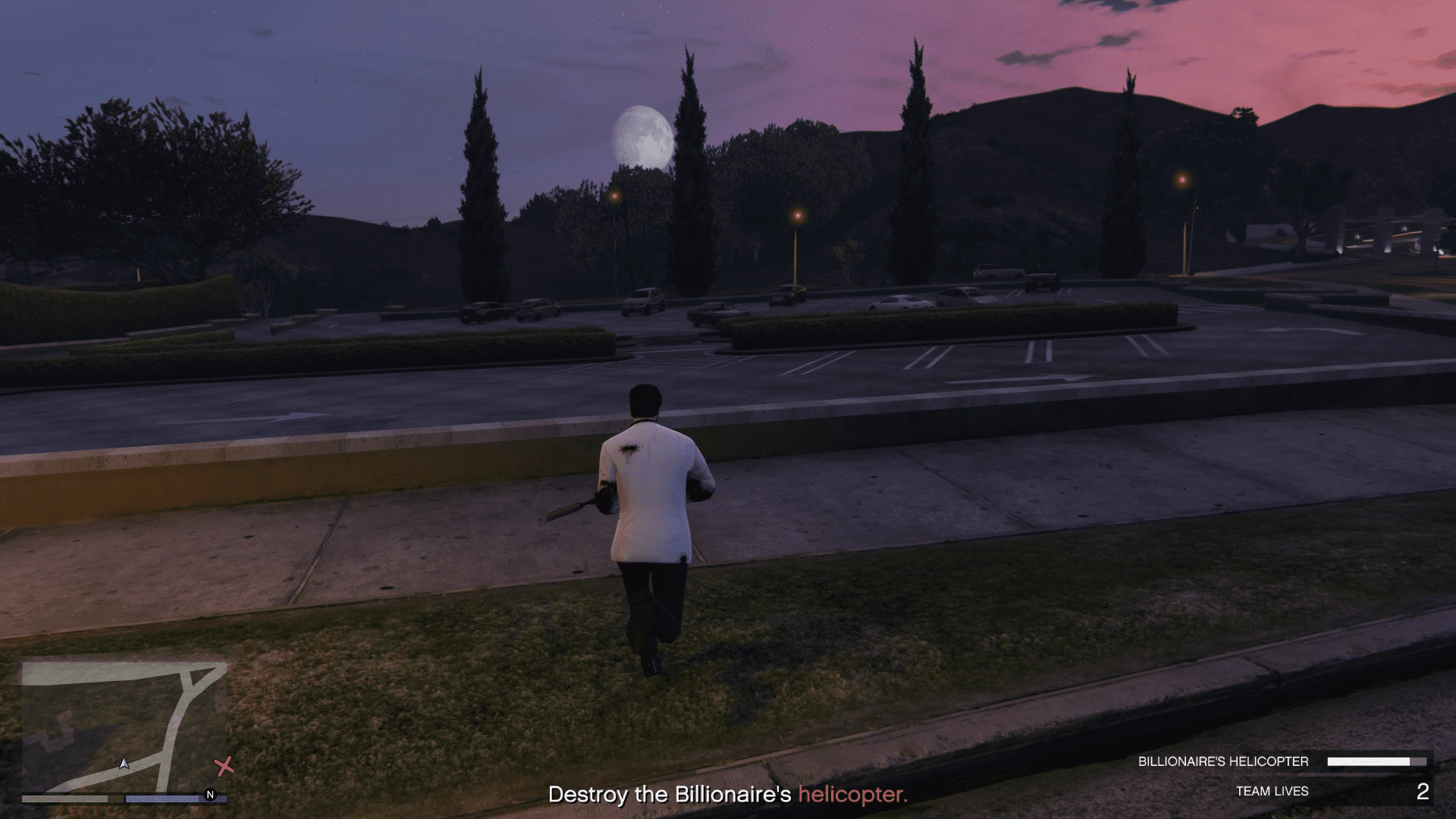Screen dimensions: 1456x819
Task: Click the white player arrow on minimap
Action: pos(124,764)
